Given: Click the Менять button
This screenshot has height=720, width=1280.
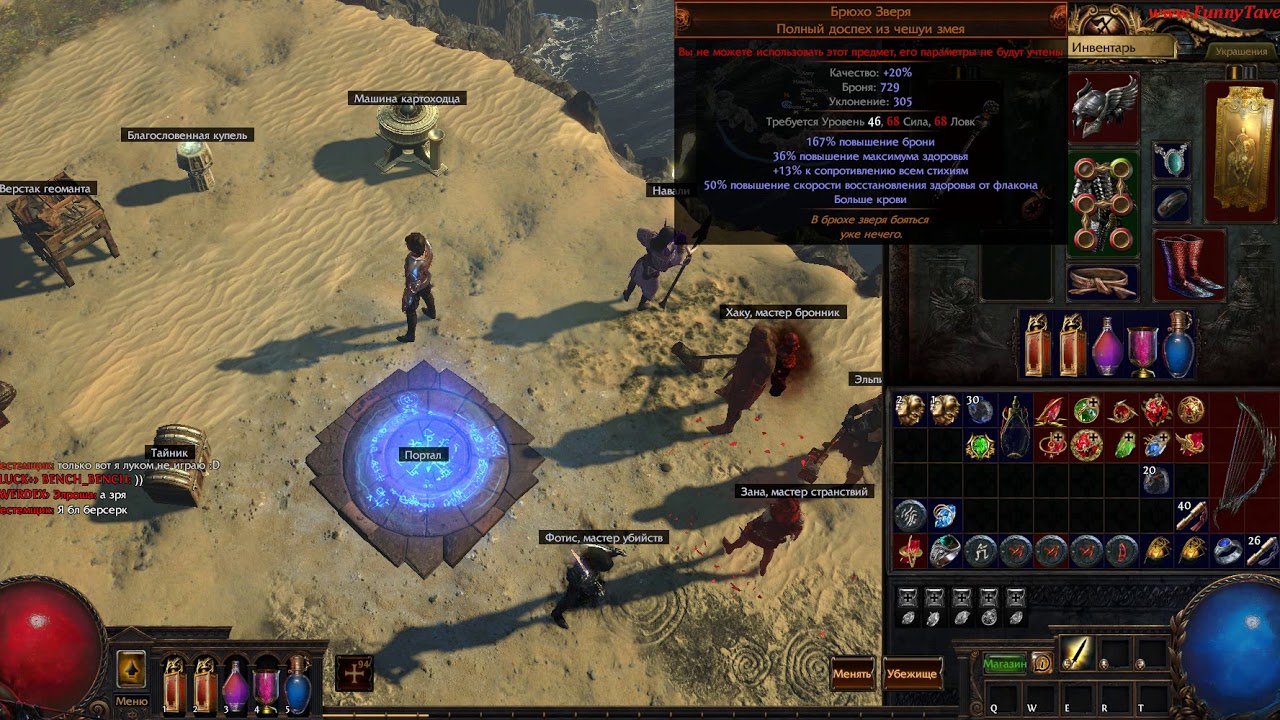Looking at the screenshot, I should pyautogui.click(x=852, y=673).
